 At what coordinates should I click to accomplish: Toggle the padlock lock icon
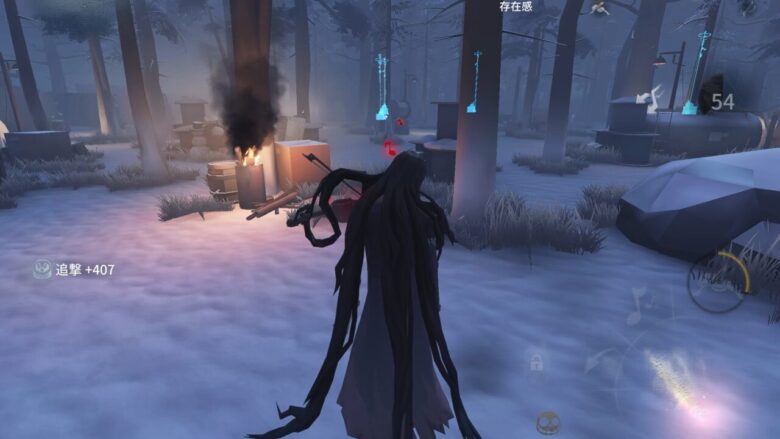click(x=537, y=361)
